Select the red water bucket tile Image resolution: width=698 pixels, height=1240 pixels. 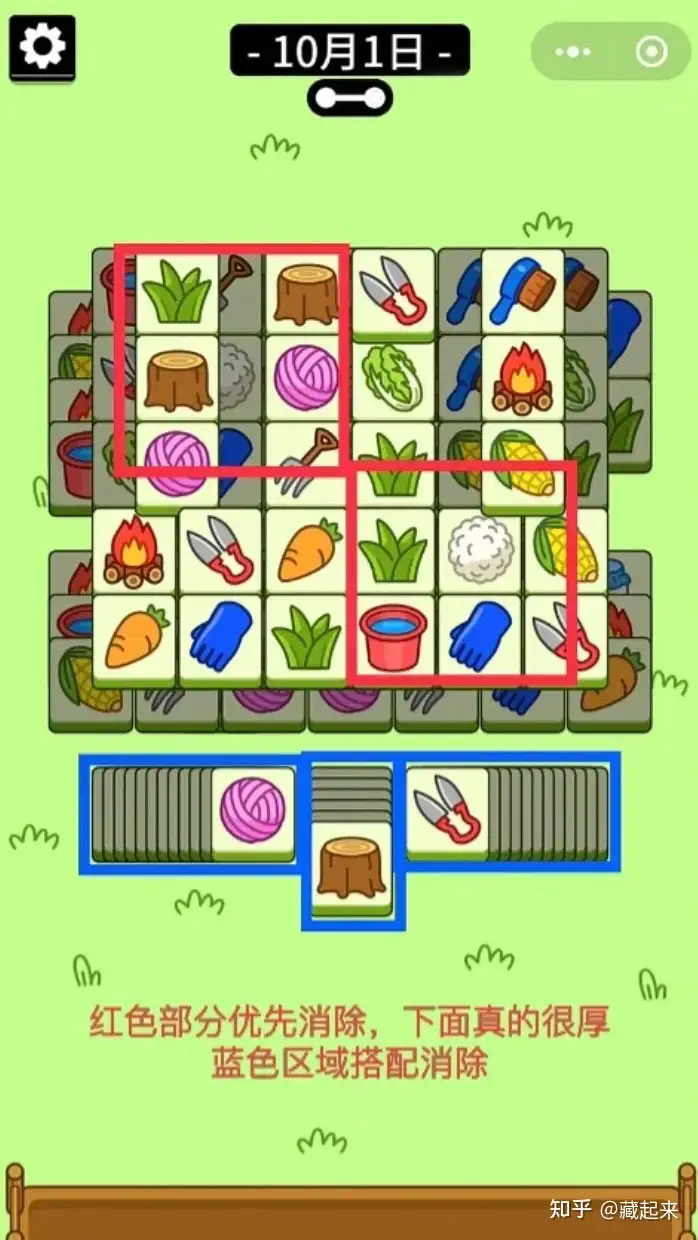(393, 637)
